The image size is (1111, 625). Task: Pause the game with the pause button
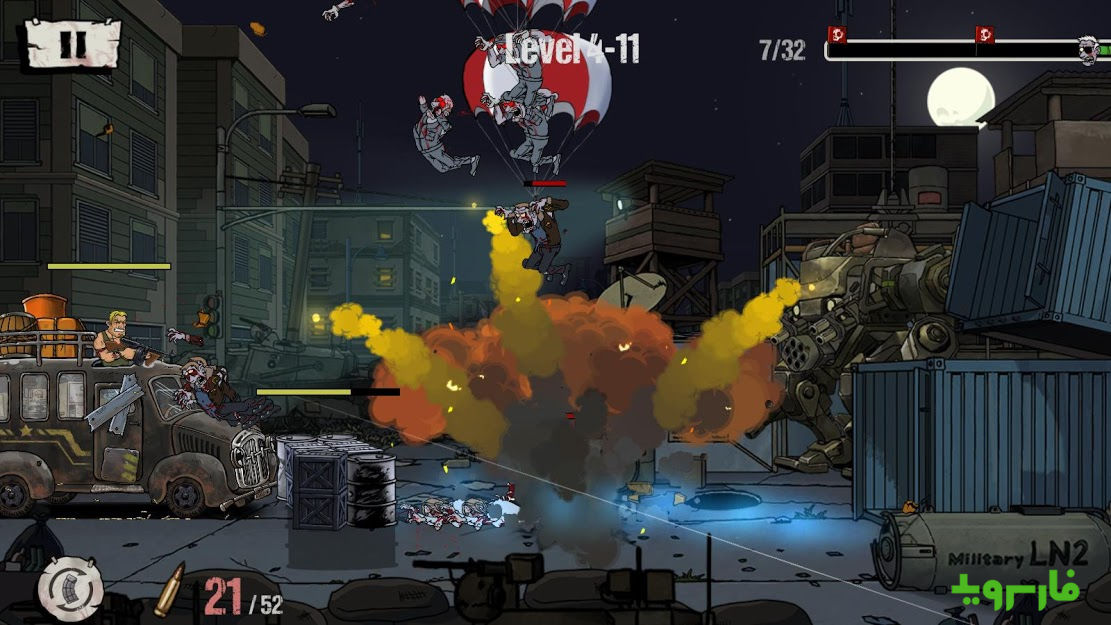[x=72, y=44]
